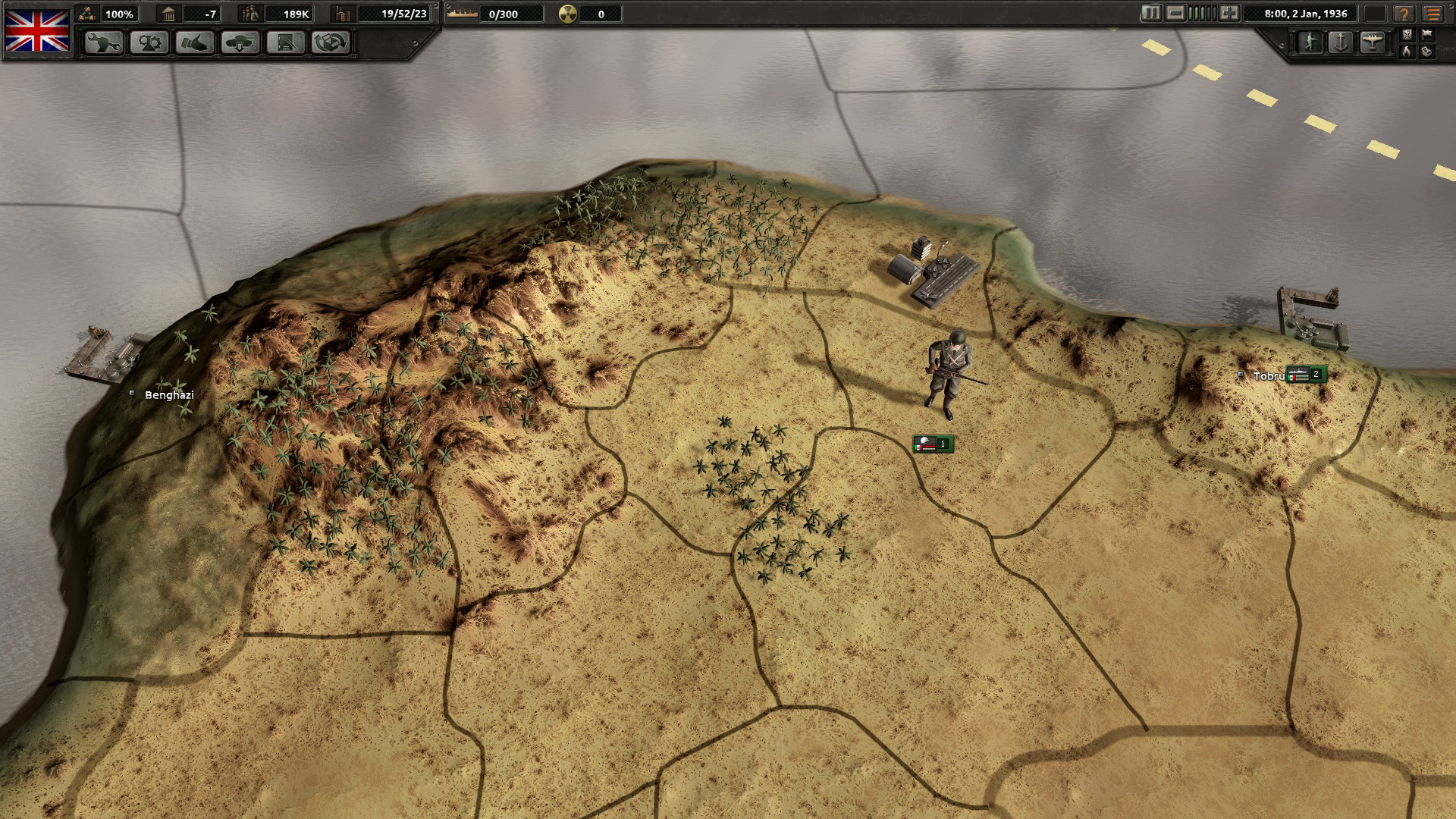Open the research flask and gears menu
The width and height of the screenshot is (1456, 819).
[149, 43]
